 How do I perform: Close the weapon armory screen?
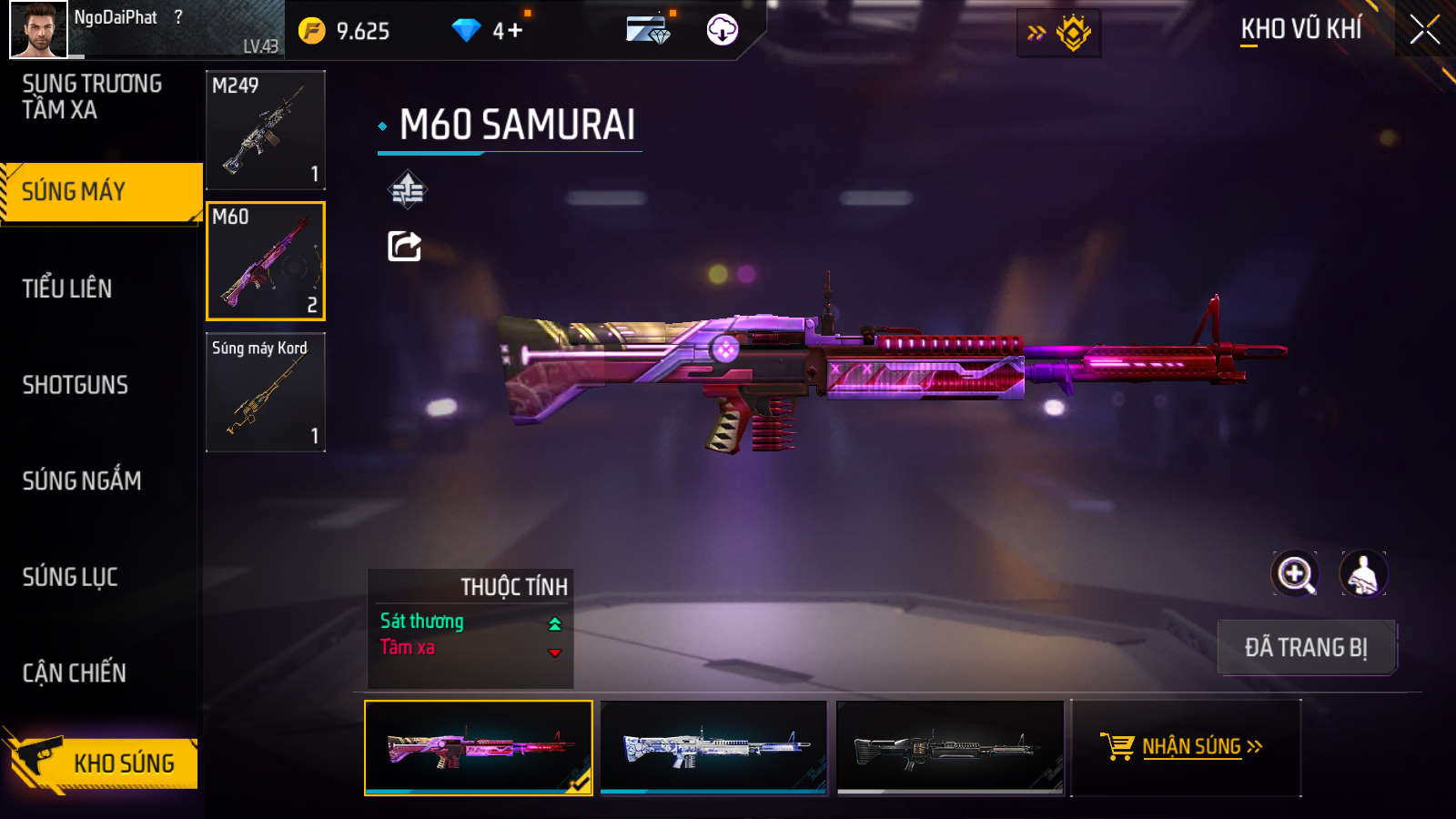click(1424, 30)
